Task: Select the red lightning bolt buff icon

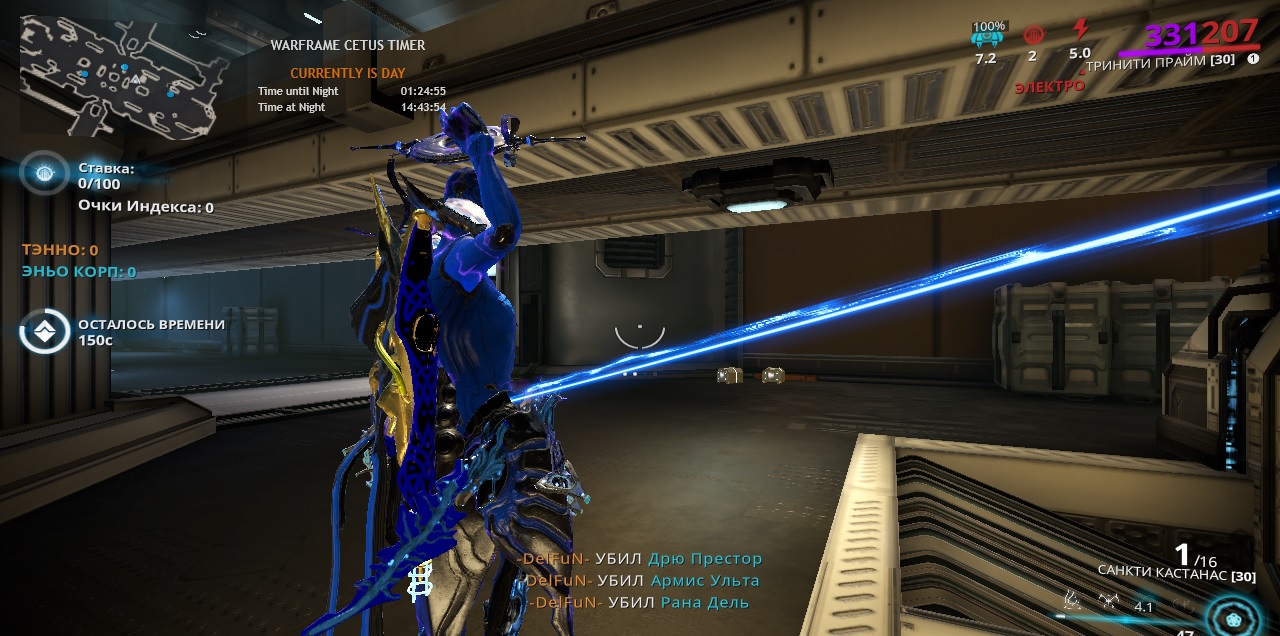Action: coord(1080,30)
